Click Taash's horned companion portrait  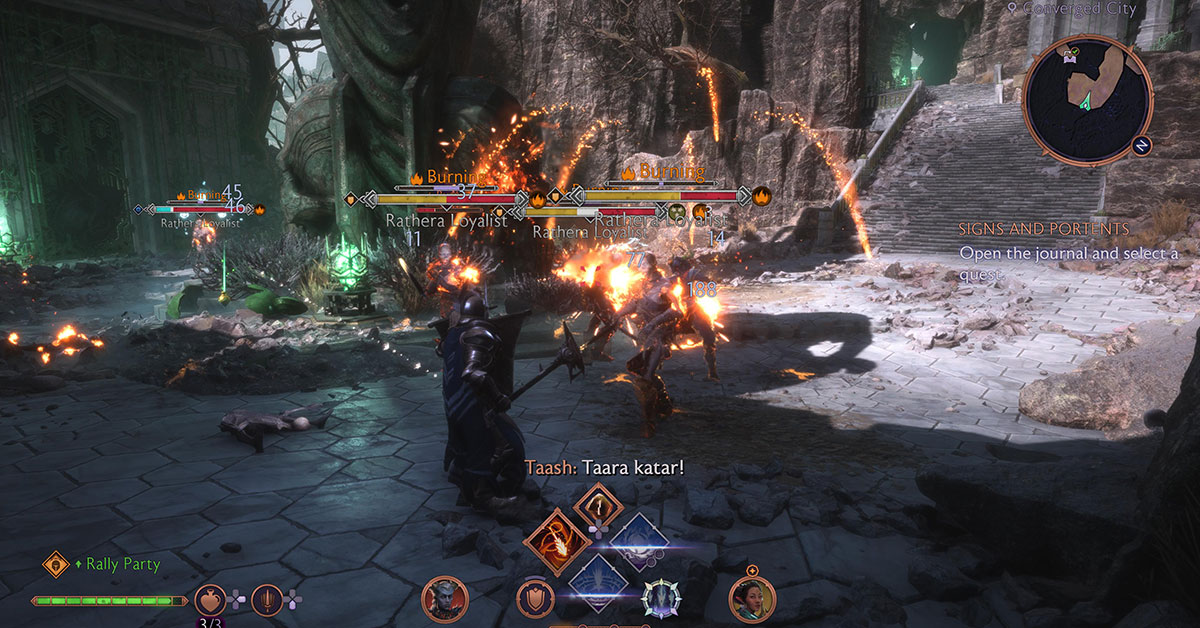(x=445, y=599)
